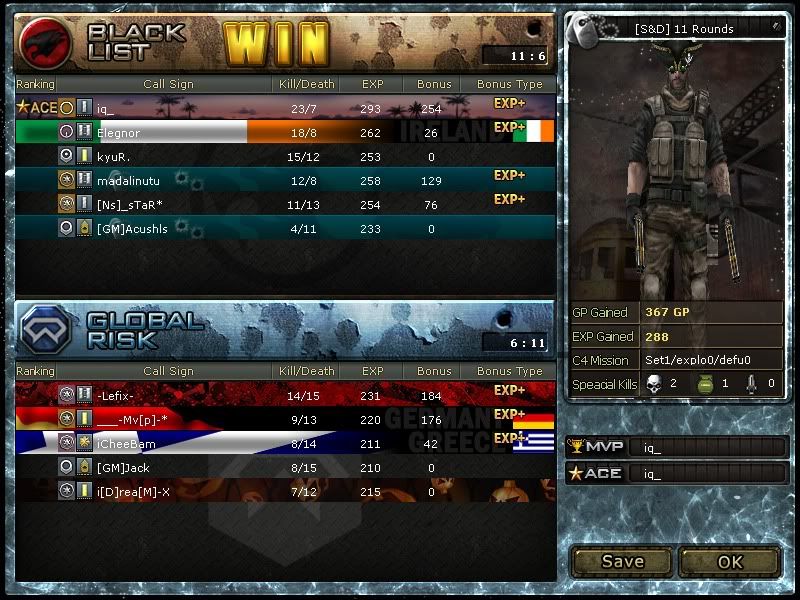Select player iq_ in the Black List ranking
Screen dimensions: 800x600
pos(285,107)
